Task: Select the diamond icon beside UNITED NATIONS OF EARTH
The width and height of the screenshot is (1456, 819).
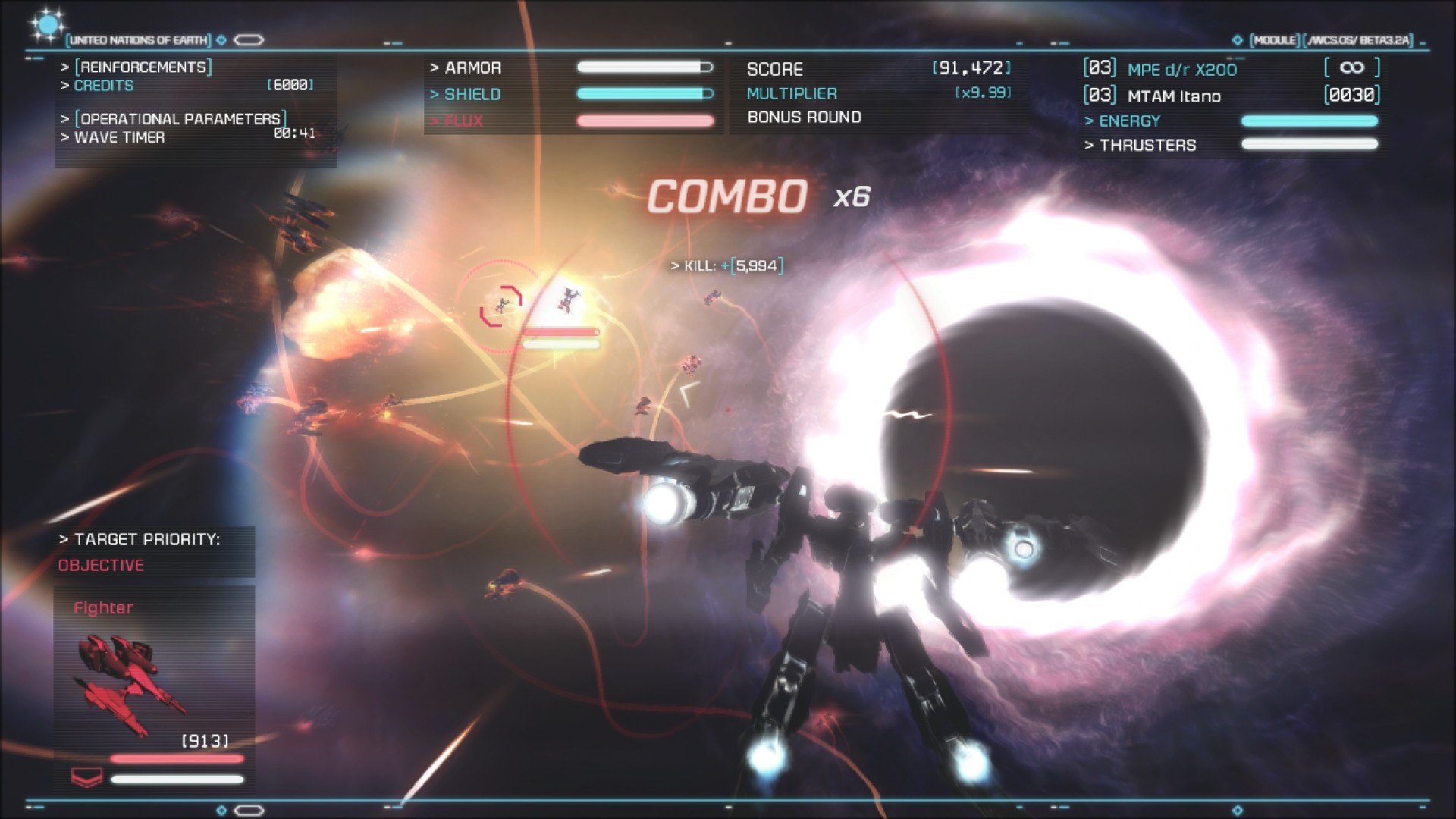Action: [221, 40]
